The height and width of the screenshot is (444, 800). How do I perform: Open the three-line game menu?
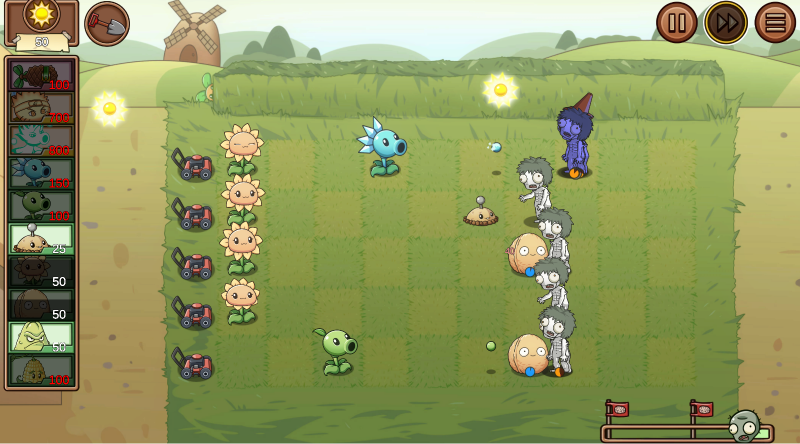775,22
